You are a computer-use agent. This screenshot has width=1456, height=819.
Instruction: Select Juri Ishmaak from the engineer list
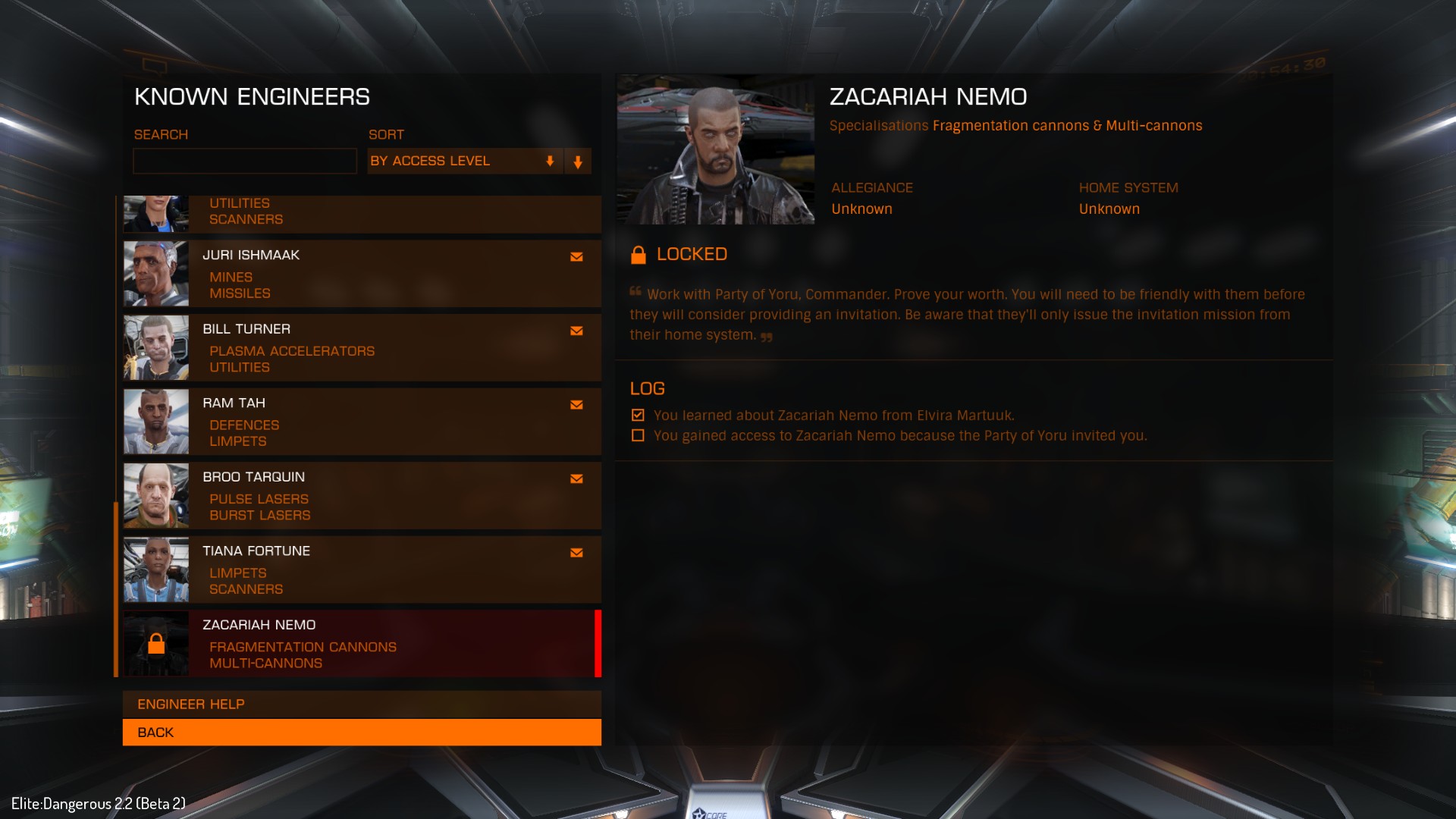[362, 274]
